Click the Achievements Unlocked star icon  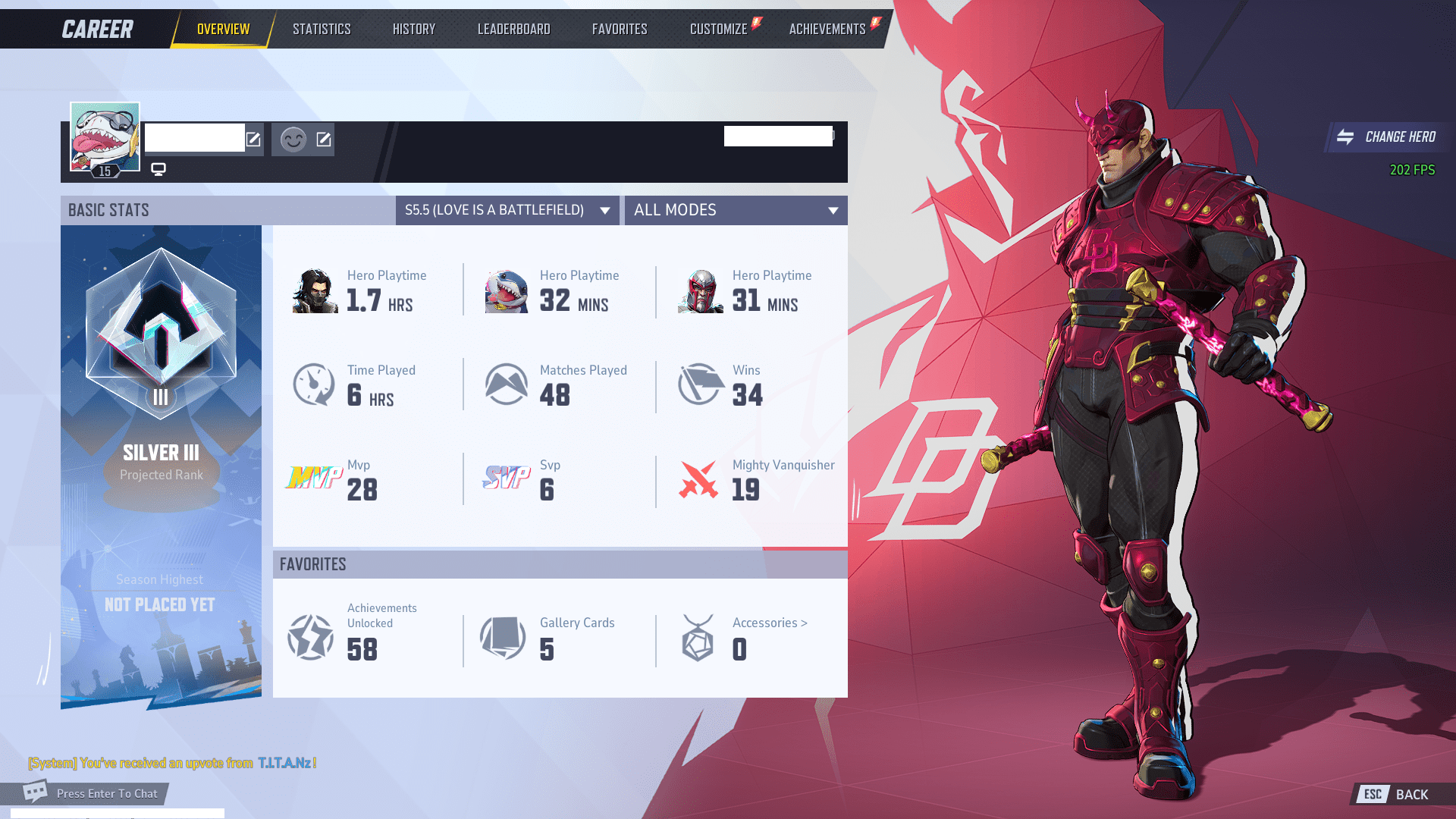pyautogui.click(x=311, y=637)
